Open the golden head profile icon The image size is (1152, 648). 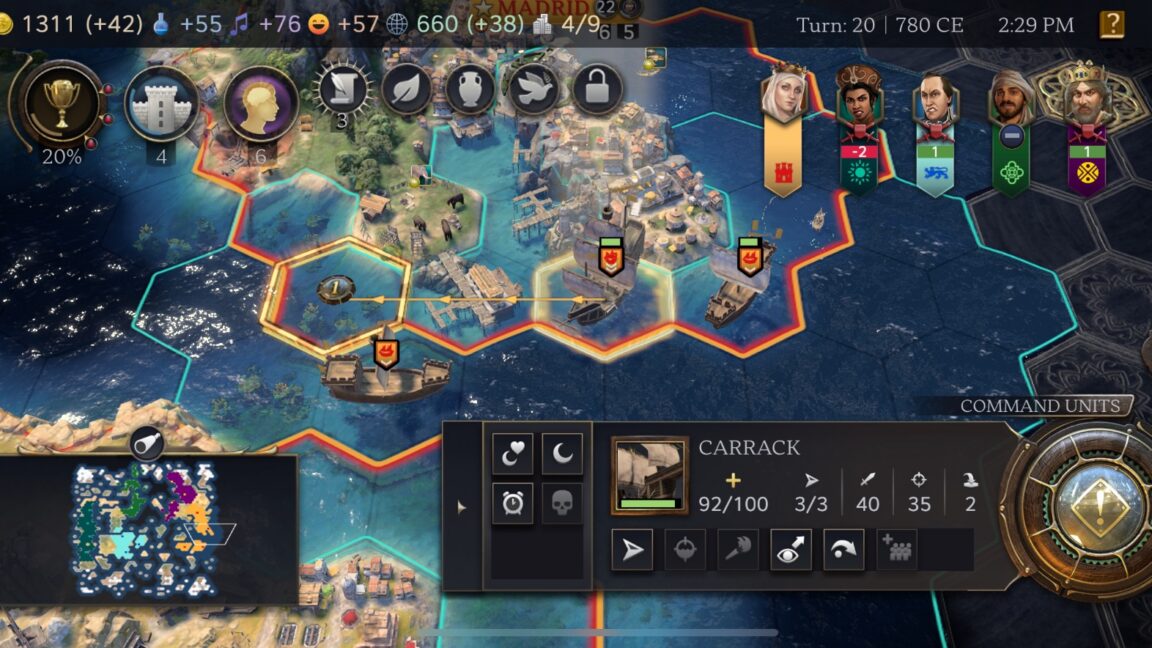coord(260,103)
